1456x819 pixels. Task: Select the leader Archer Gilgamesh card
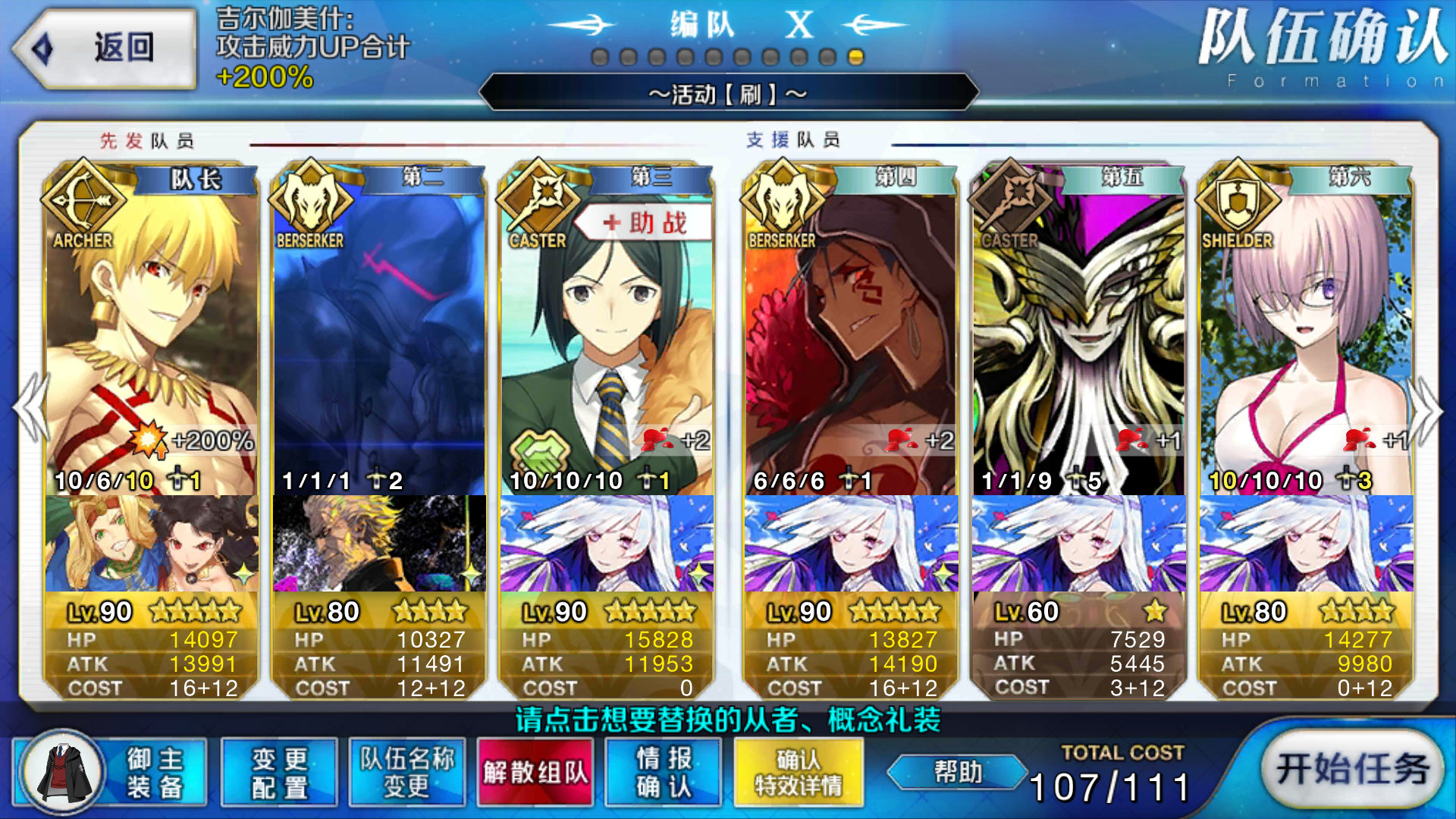152,341
